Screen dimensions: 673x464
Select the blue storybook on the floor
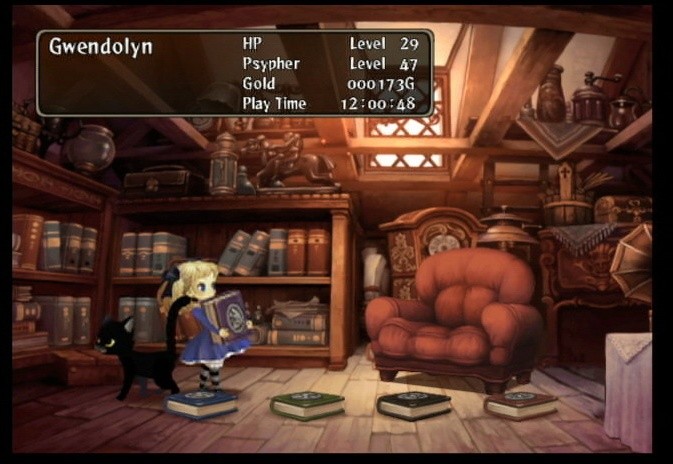pyautogui.click(x=202, y=402)
